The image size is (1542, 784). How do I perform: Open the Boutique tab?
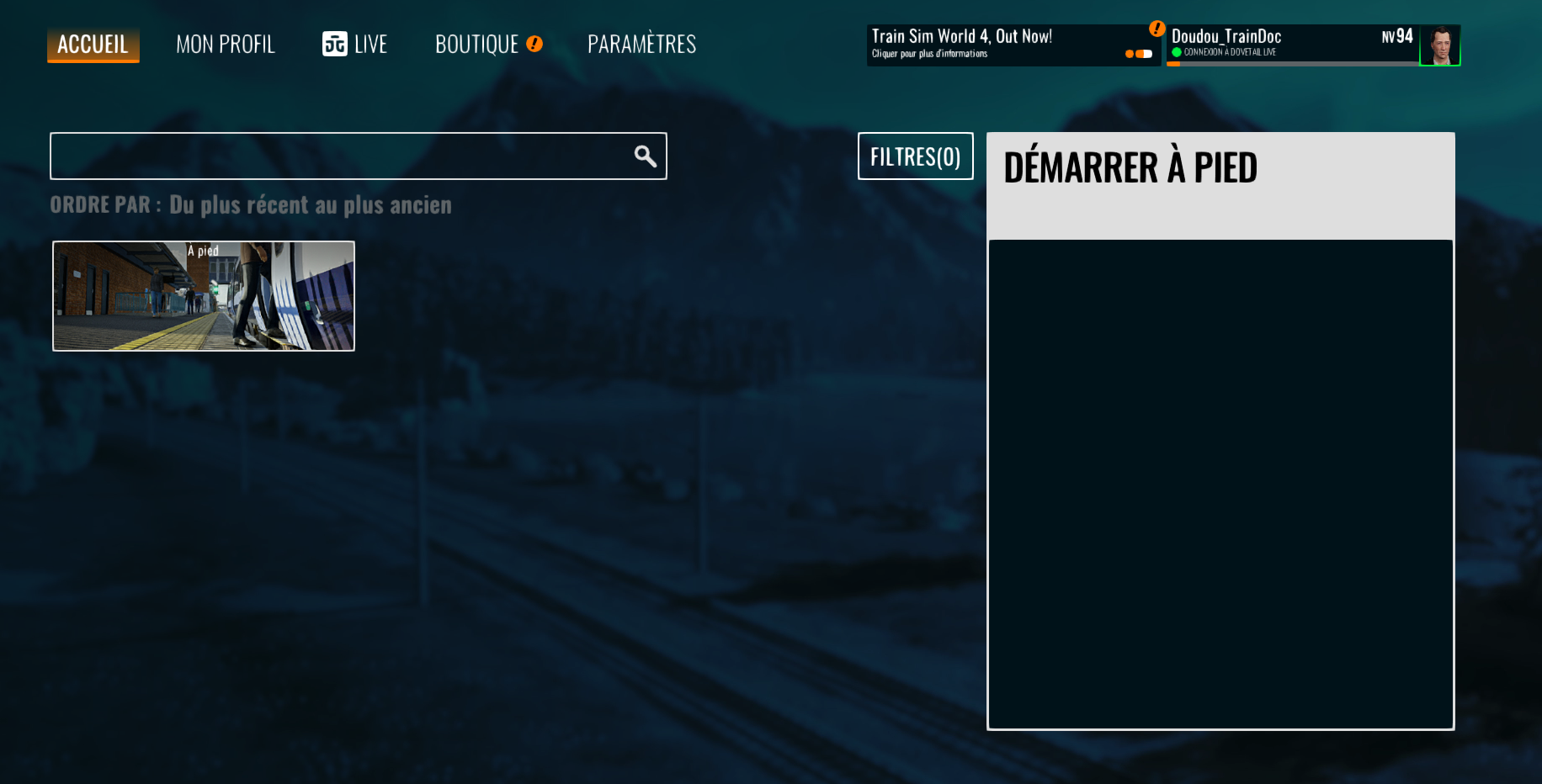[x=477, y=45]
